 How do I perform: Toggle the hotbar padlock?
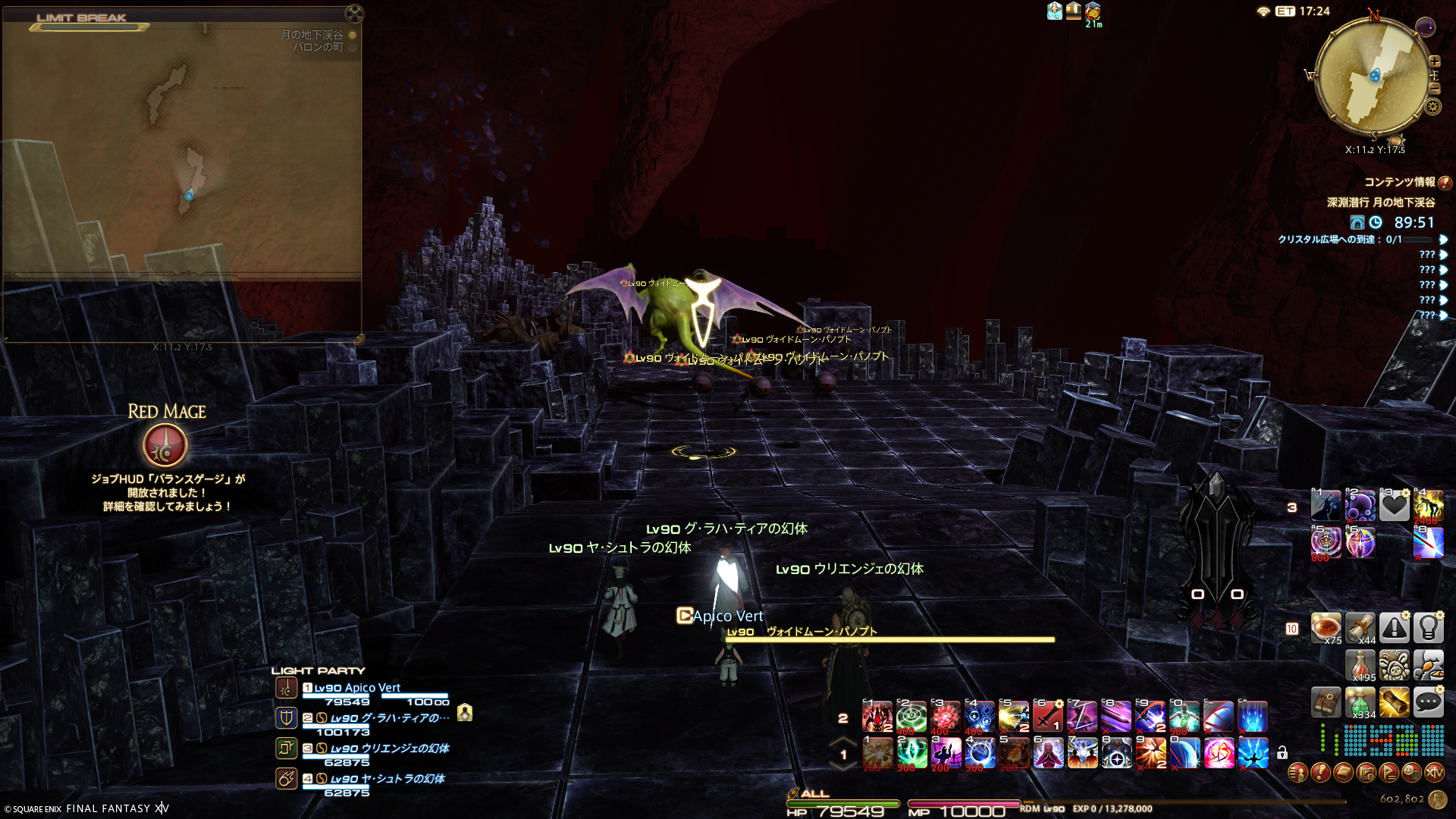point(1282,753)
